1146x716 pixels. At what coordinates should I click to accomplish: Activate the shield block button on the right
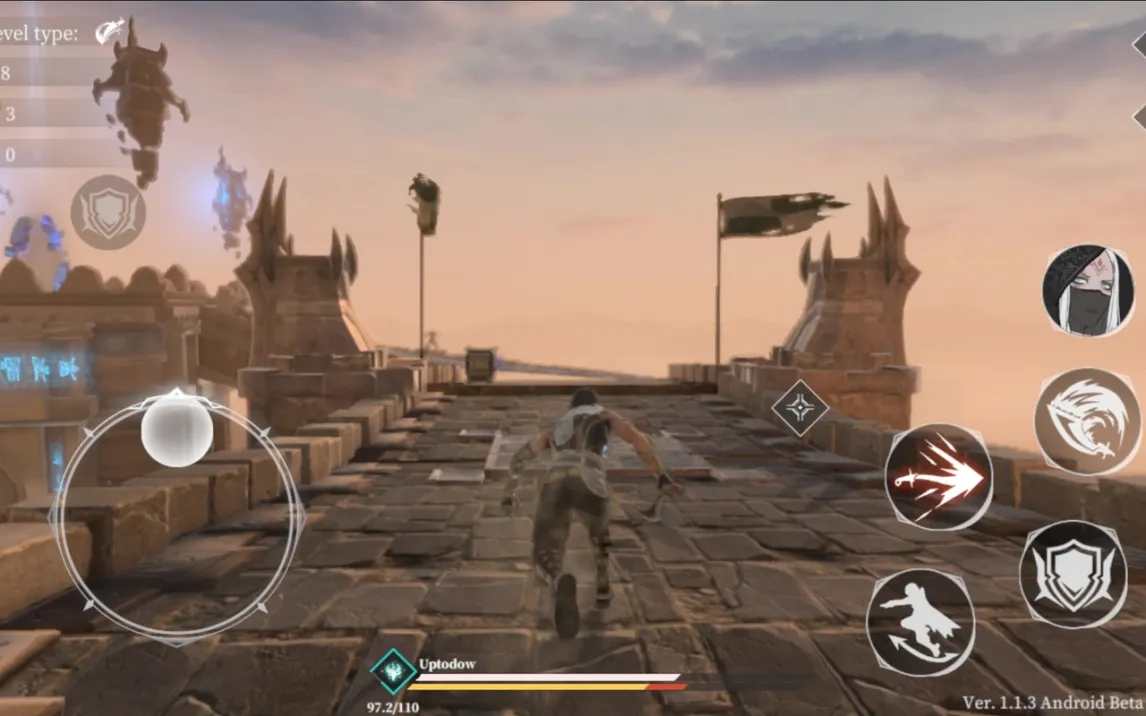[1073, 574]
